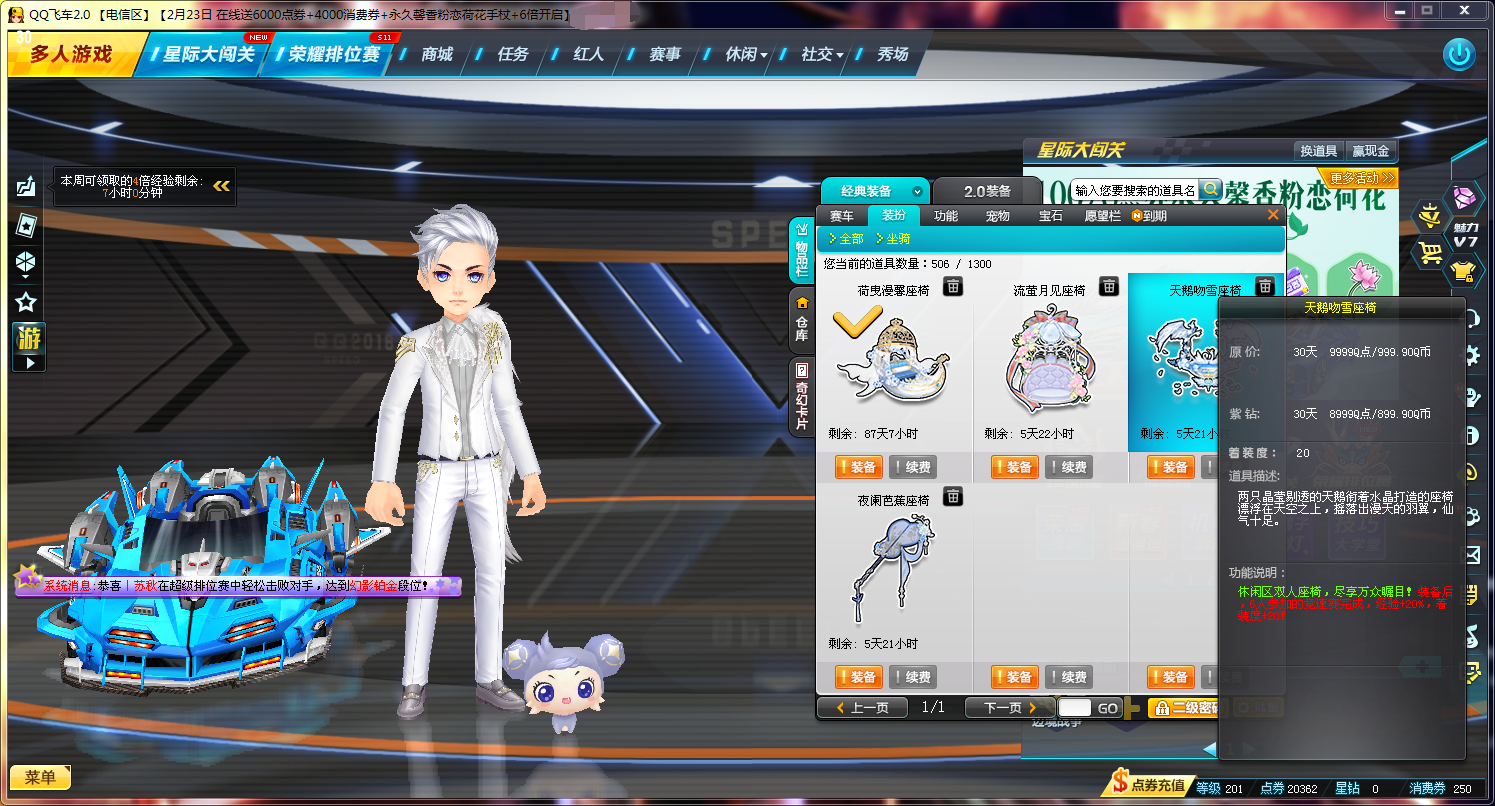This screenshot has width=1495, height=806.
Task: Open the 菜单 menu button
Action: [x=40, y=777]
